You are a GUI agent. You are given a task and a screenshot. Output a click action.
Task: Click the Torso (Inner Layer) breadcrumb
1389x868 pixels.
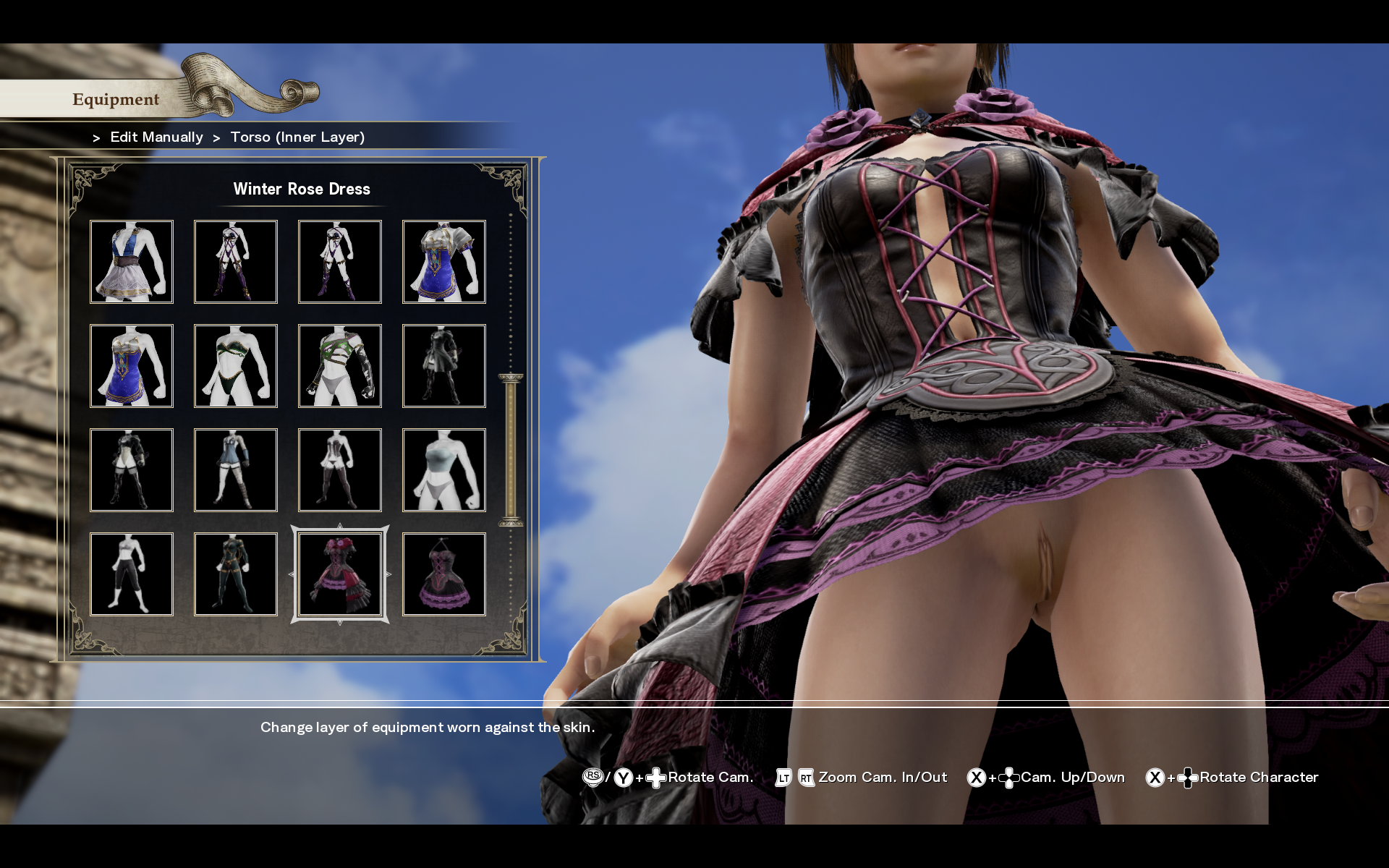click(x=297, y=137)
